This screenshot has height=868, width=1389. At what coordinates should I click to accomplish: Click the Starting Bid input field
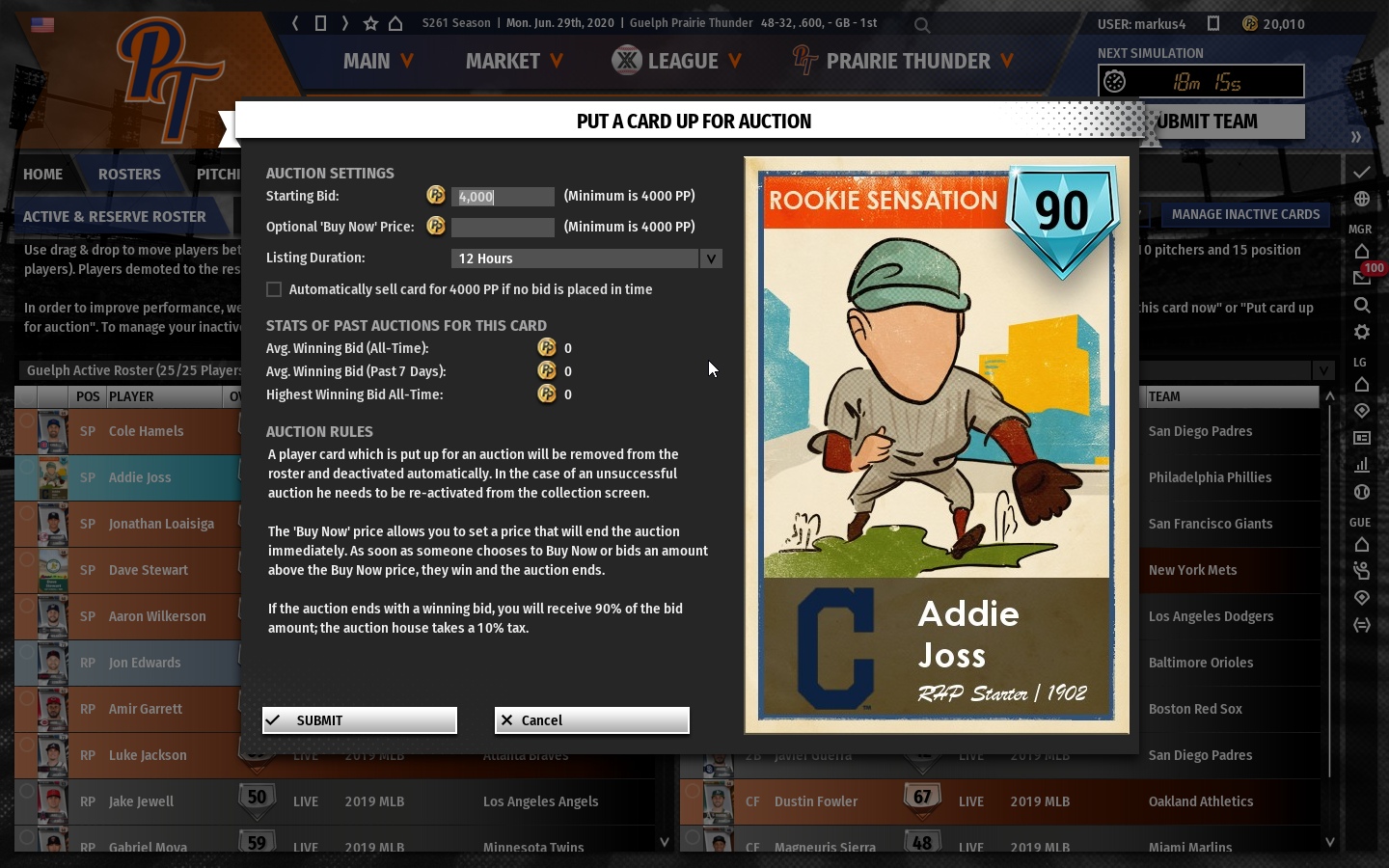pyautogui.click(x=502, y=196)
